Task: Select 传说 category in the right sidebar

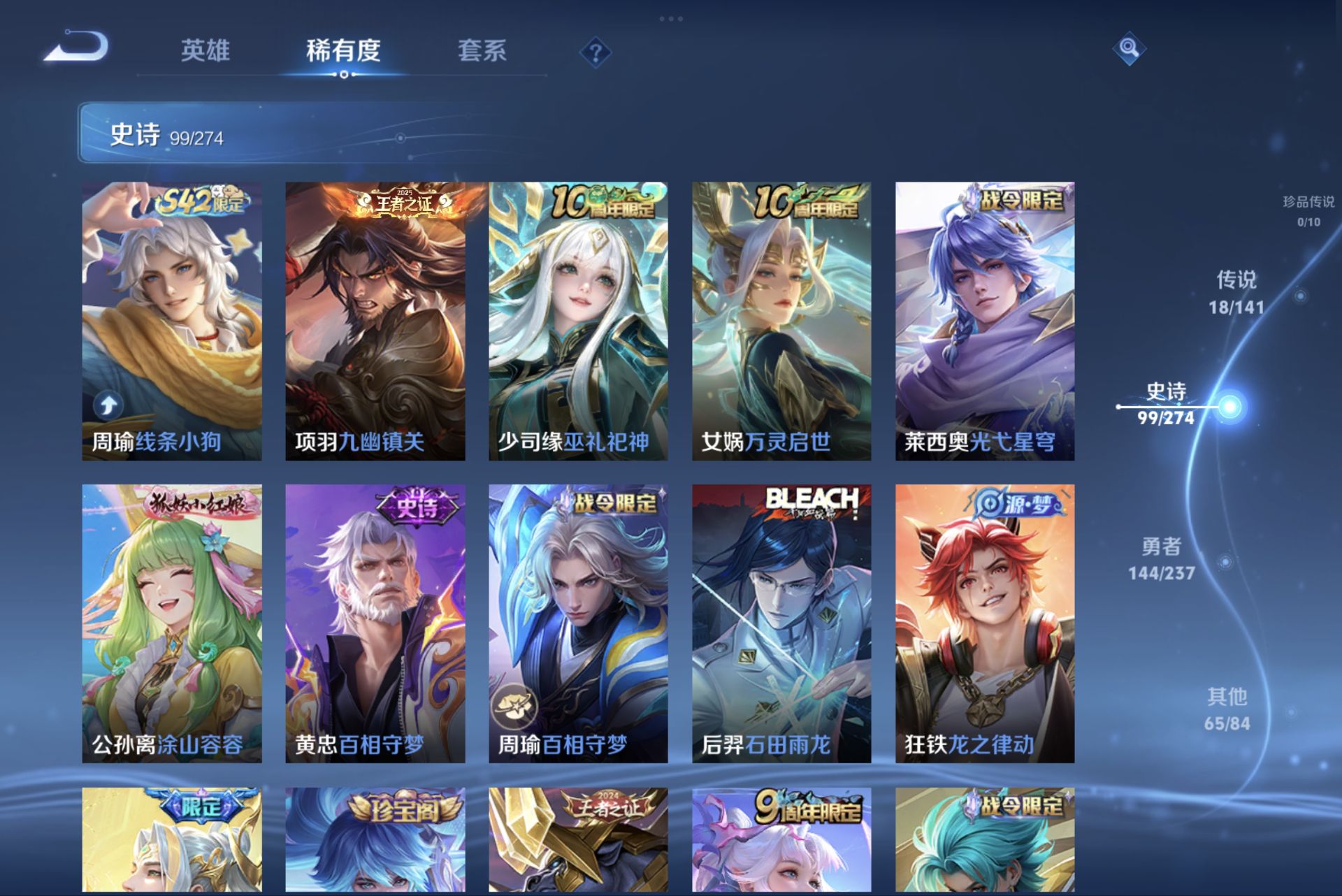Action: tap(1239, 290)
